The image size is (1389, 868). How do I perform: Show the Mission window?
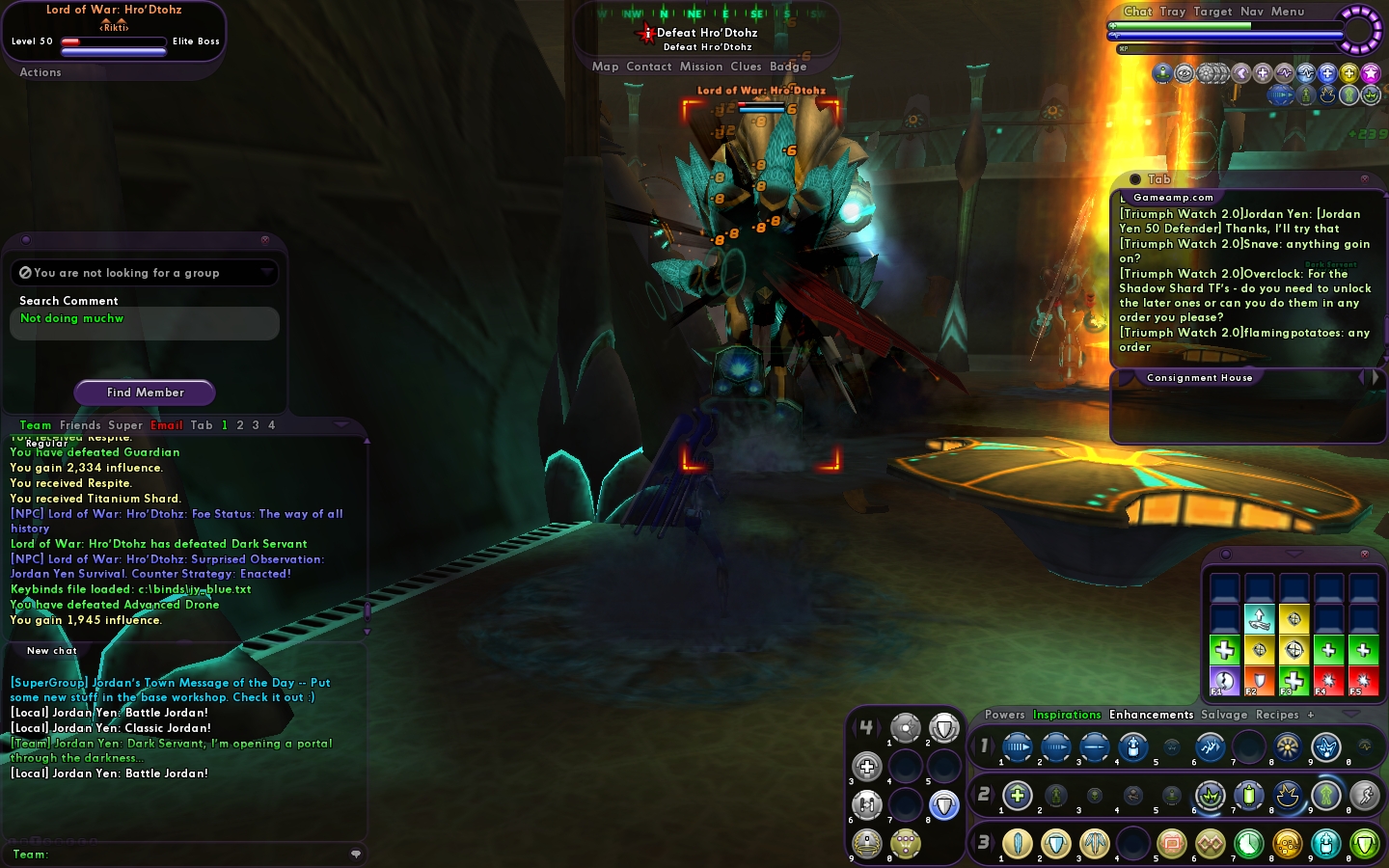pyautogui.click(x=700, y=67)
